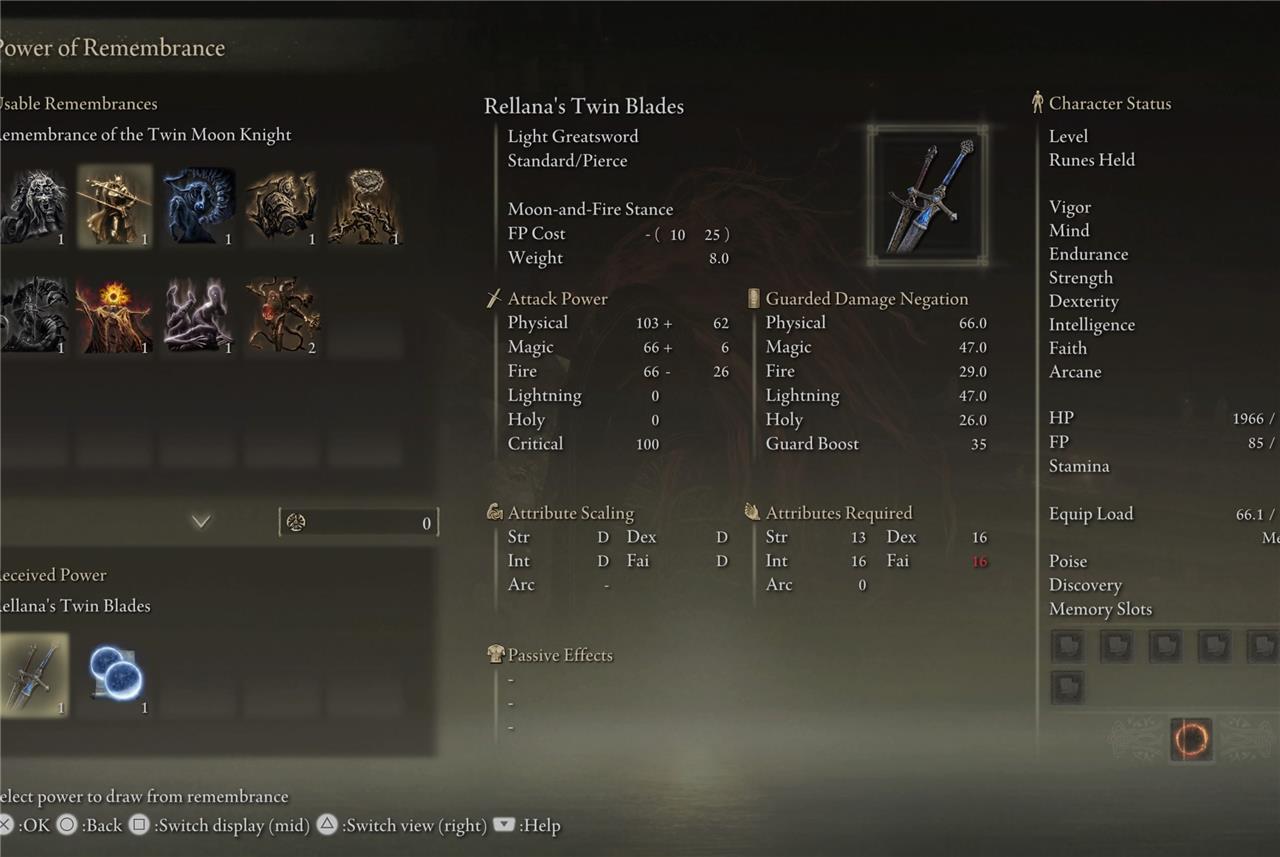Viewport: 1280px width, 857px height.
Task: Select the blue spiral beast remembrance
Action: click(199, 206)
